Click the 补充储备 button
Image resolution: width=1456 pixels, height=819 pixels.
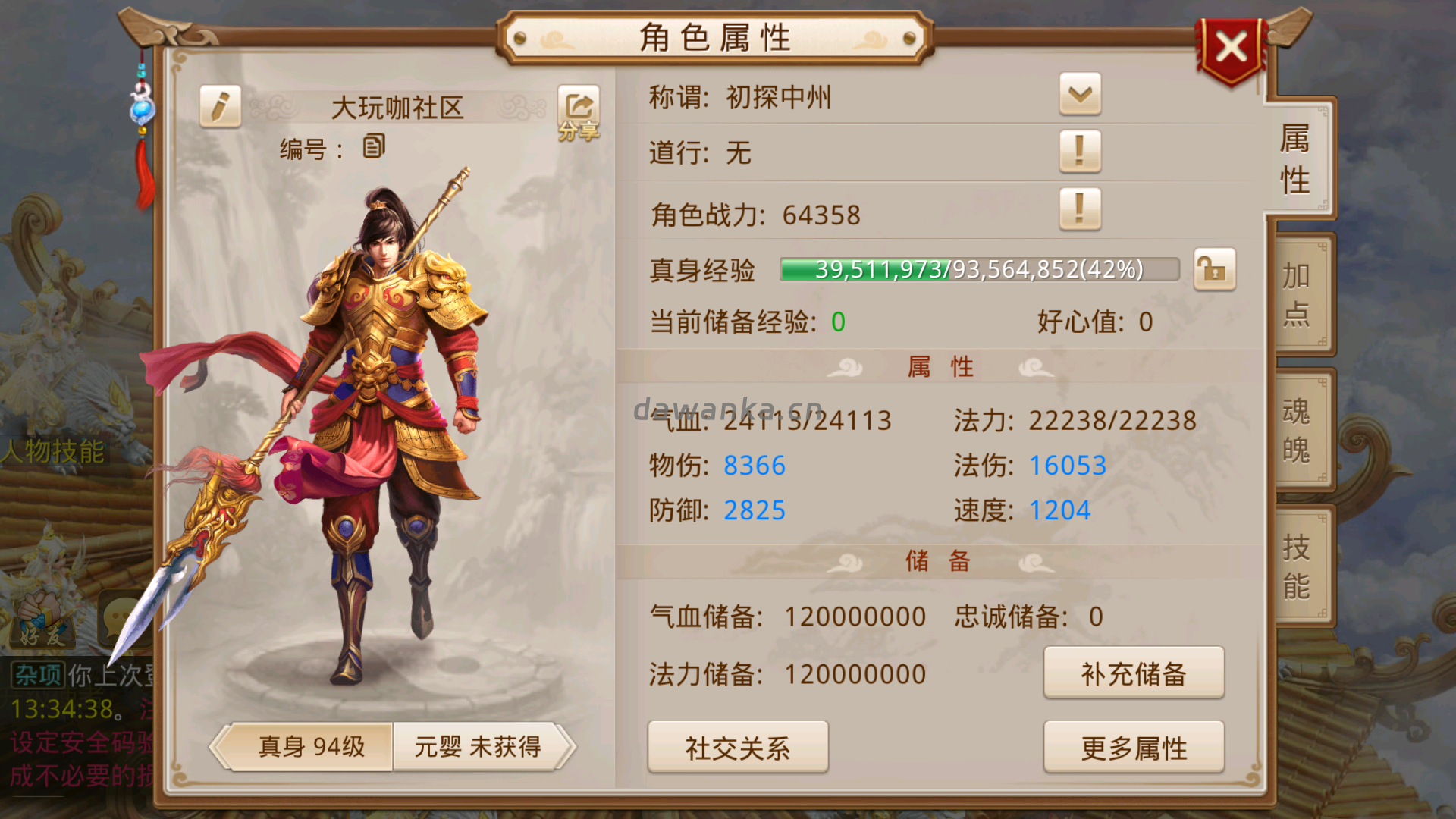pos(1134,673)
